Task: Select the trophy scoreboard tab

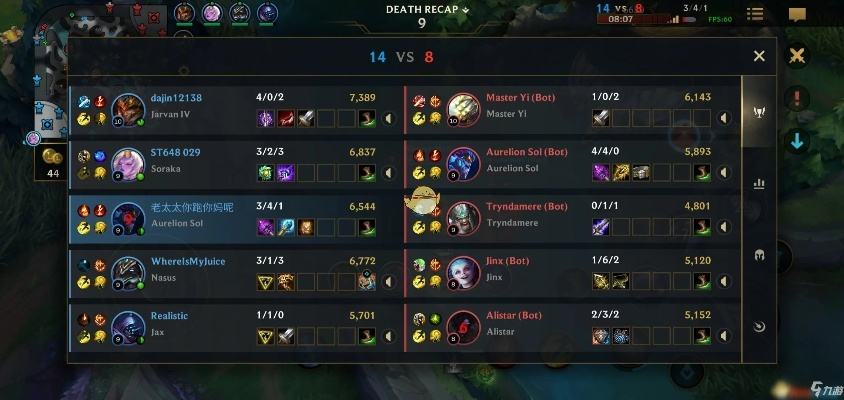Action: [759, 112]
